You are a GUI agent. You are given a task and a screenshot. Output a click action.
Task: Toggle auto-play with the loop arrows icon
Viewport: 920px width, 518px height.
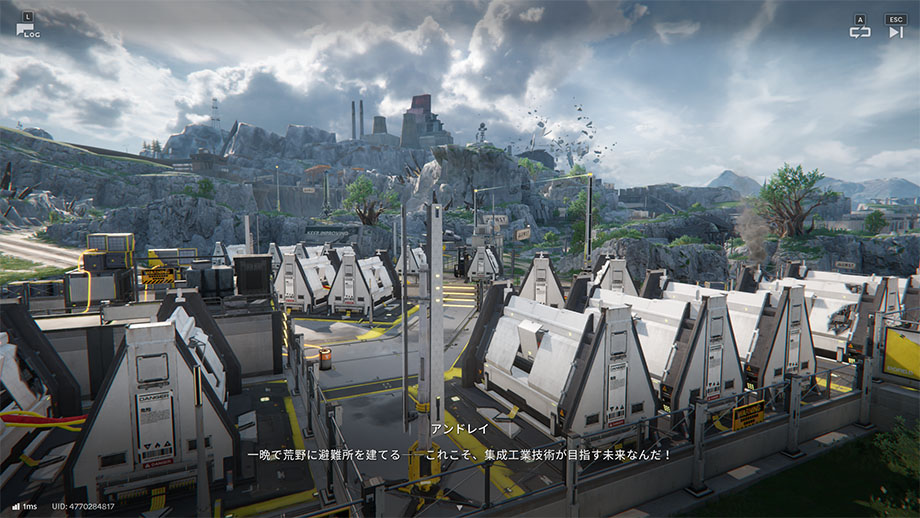pos(860,31)
